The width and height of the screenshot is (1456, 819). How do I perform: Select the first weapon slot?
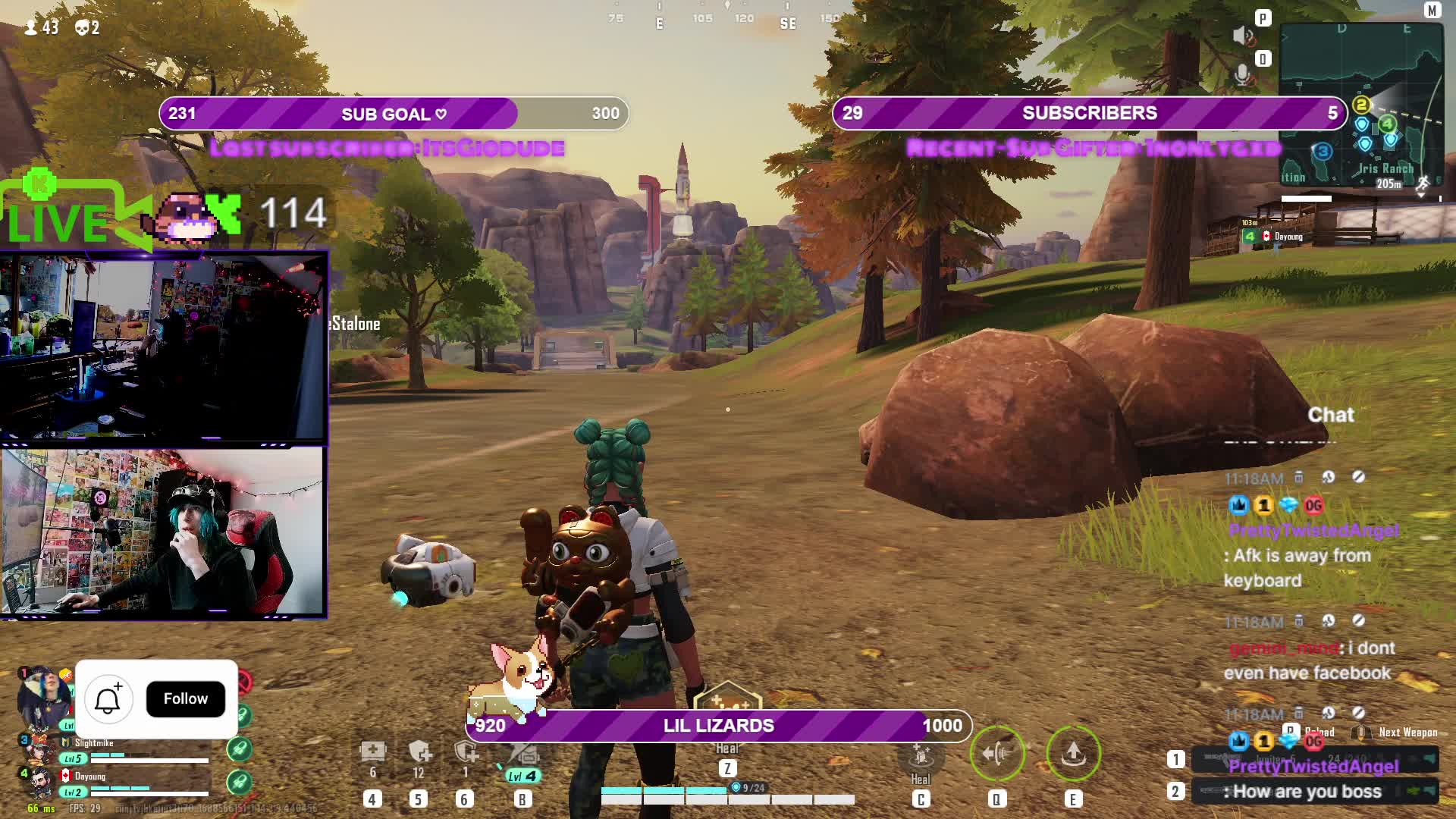pyautogui.click(x=1315, y=758)
